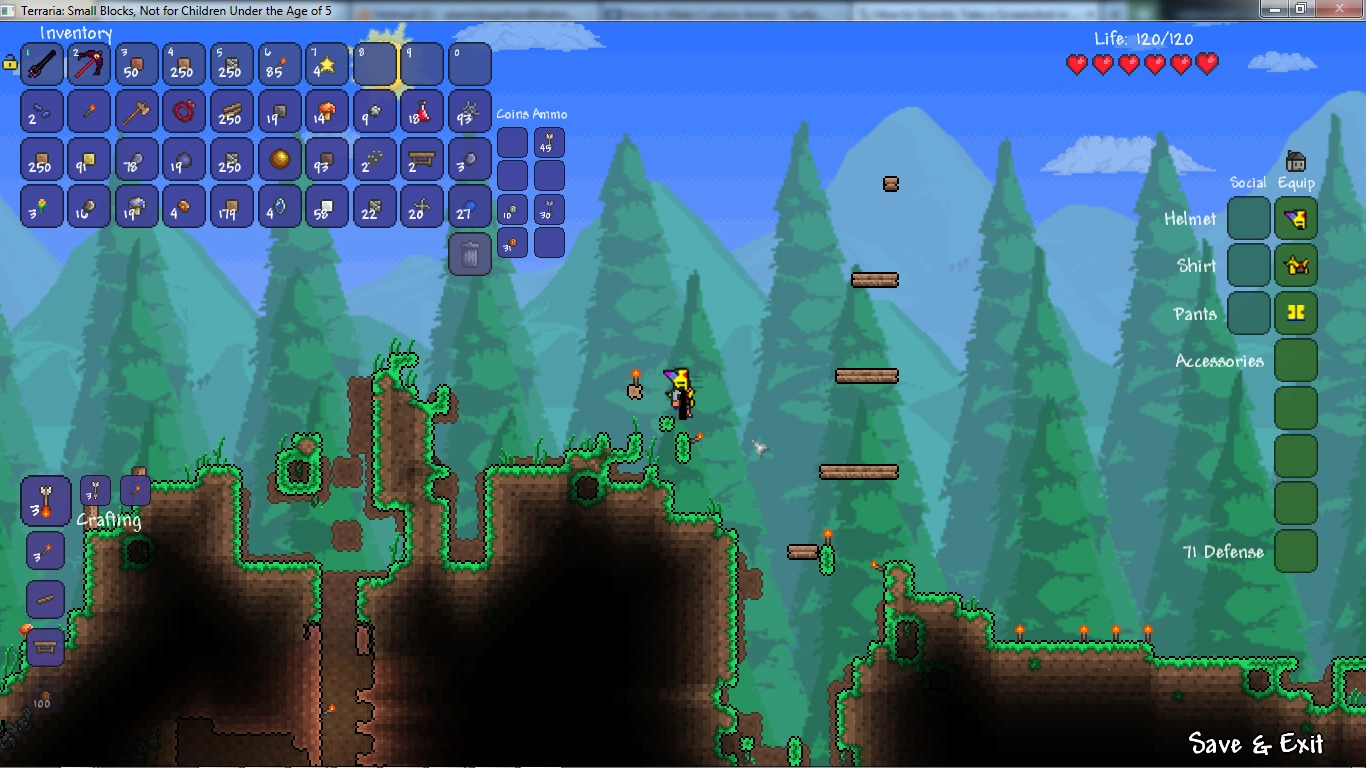Image resolution: width=1366 pixels, height=768 pixels.
Task: Toggle the hotbar padlock icon
Action: pyautogui.click(x=10, y=63)
